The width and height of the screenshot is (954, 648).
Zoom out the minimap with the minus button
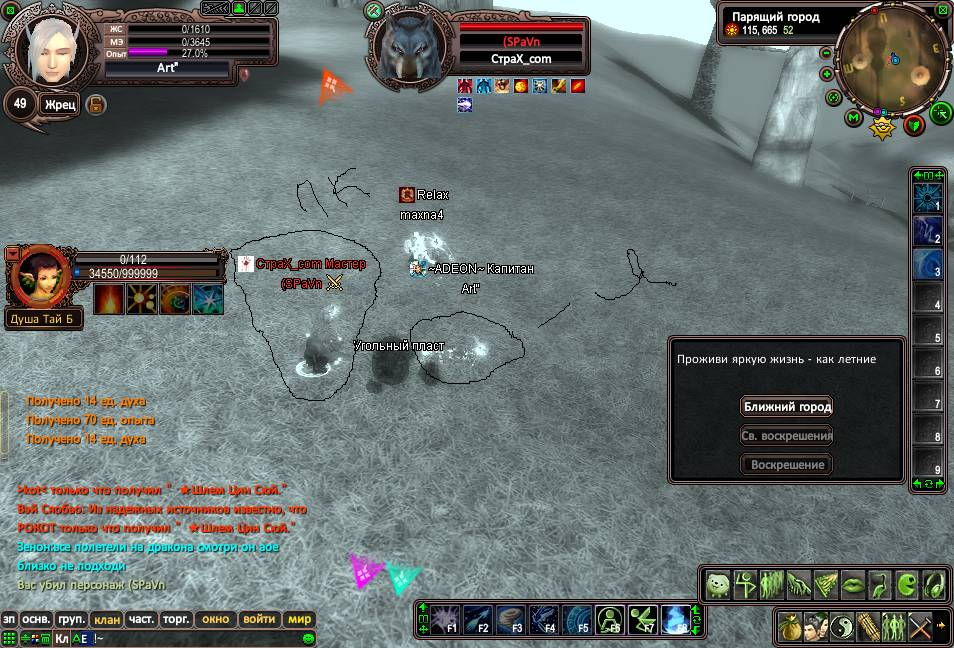point(827,53)
